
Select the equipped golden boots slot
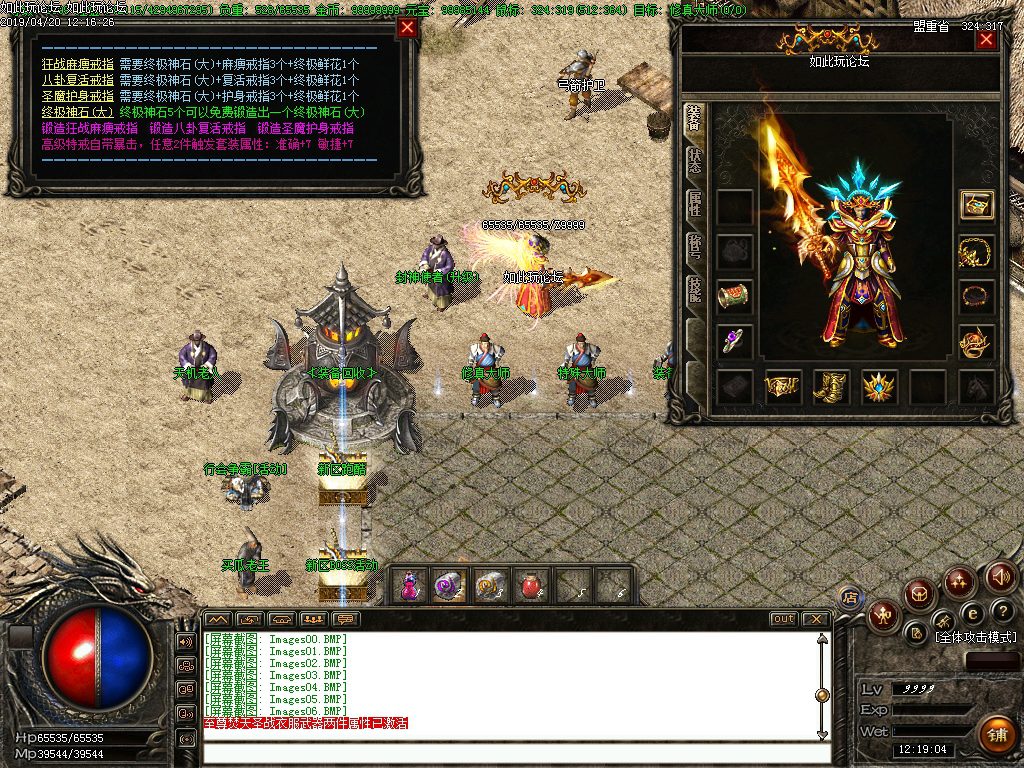pyautogui.click(x=831, y=387)
